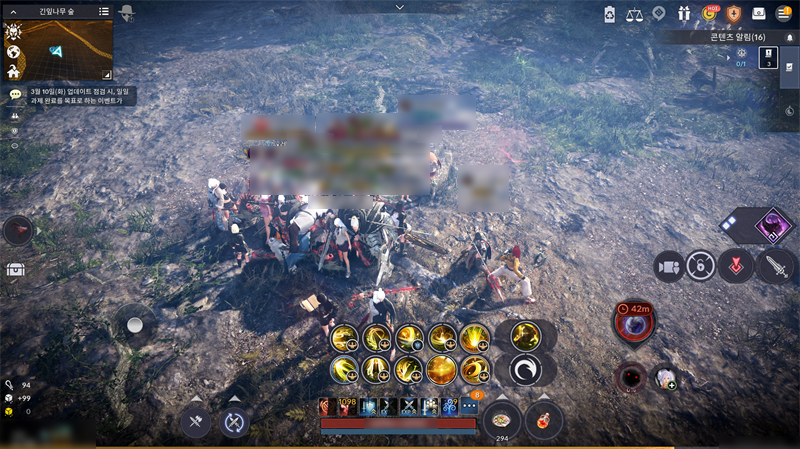Click the content alerts bell icon

tap(789, 36)
